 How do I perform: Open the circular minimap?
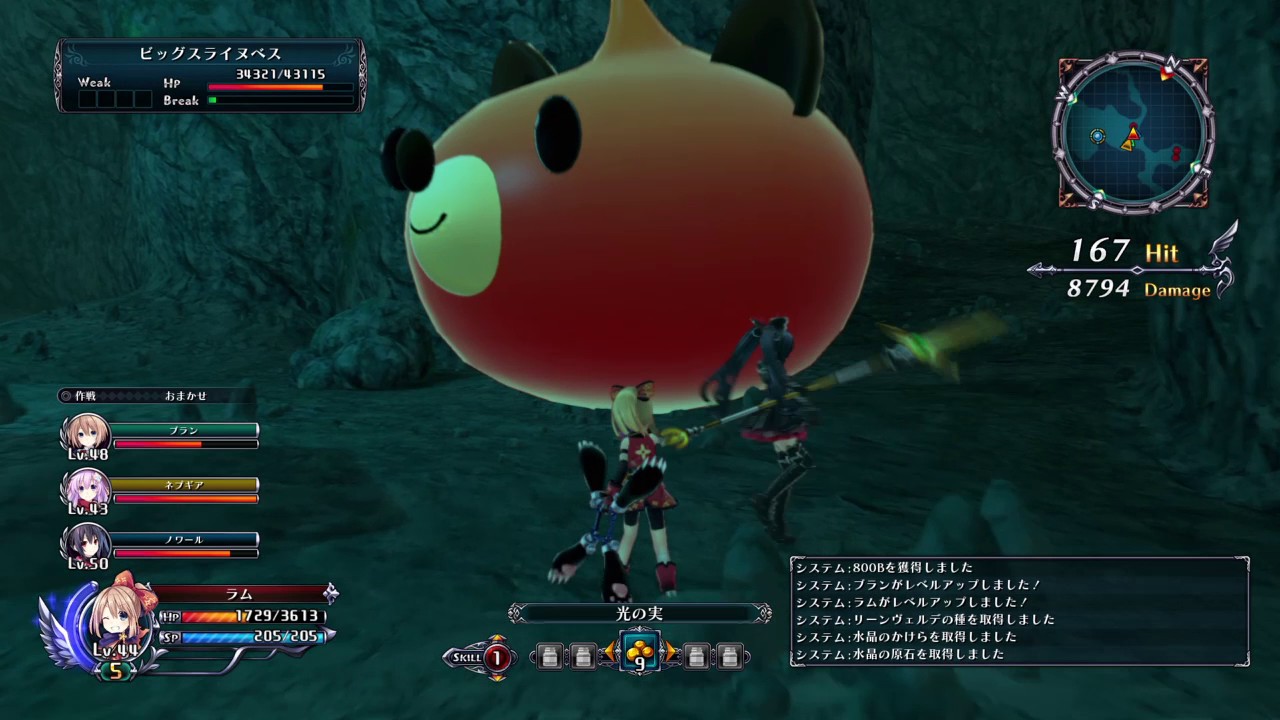coord(1133,132)
